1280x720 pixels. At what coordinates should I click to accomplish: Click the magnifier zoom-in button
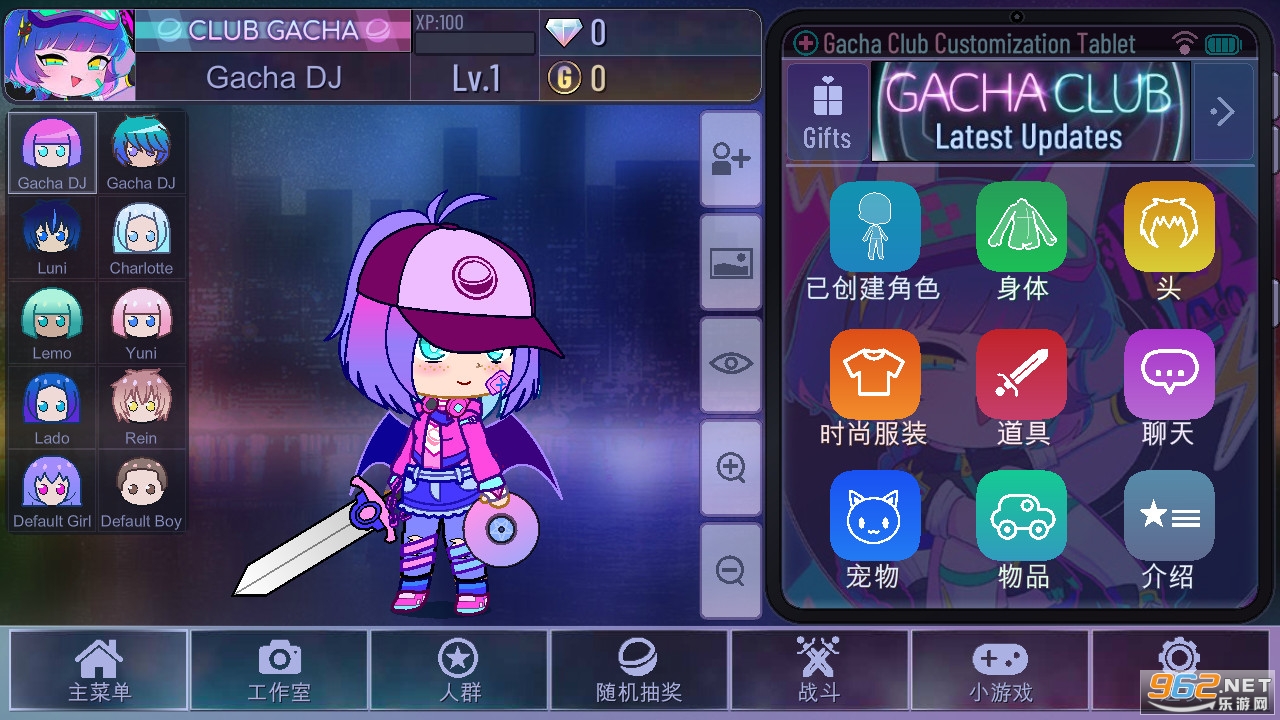click(x=731, y=468)
